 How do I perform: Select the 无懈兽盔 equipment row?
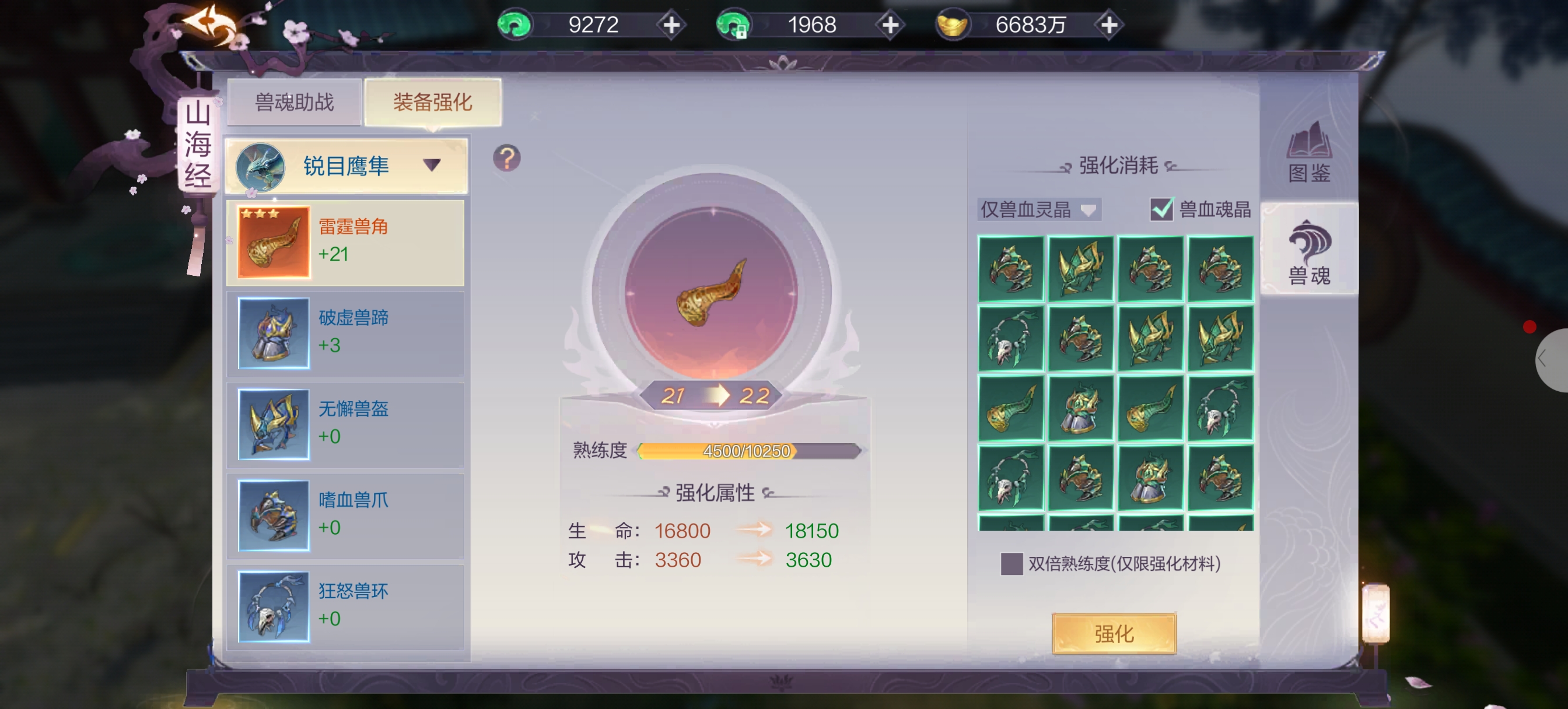tap(345, 424)
